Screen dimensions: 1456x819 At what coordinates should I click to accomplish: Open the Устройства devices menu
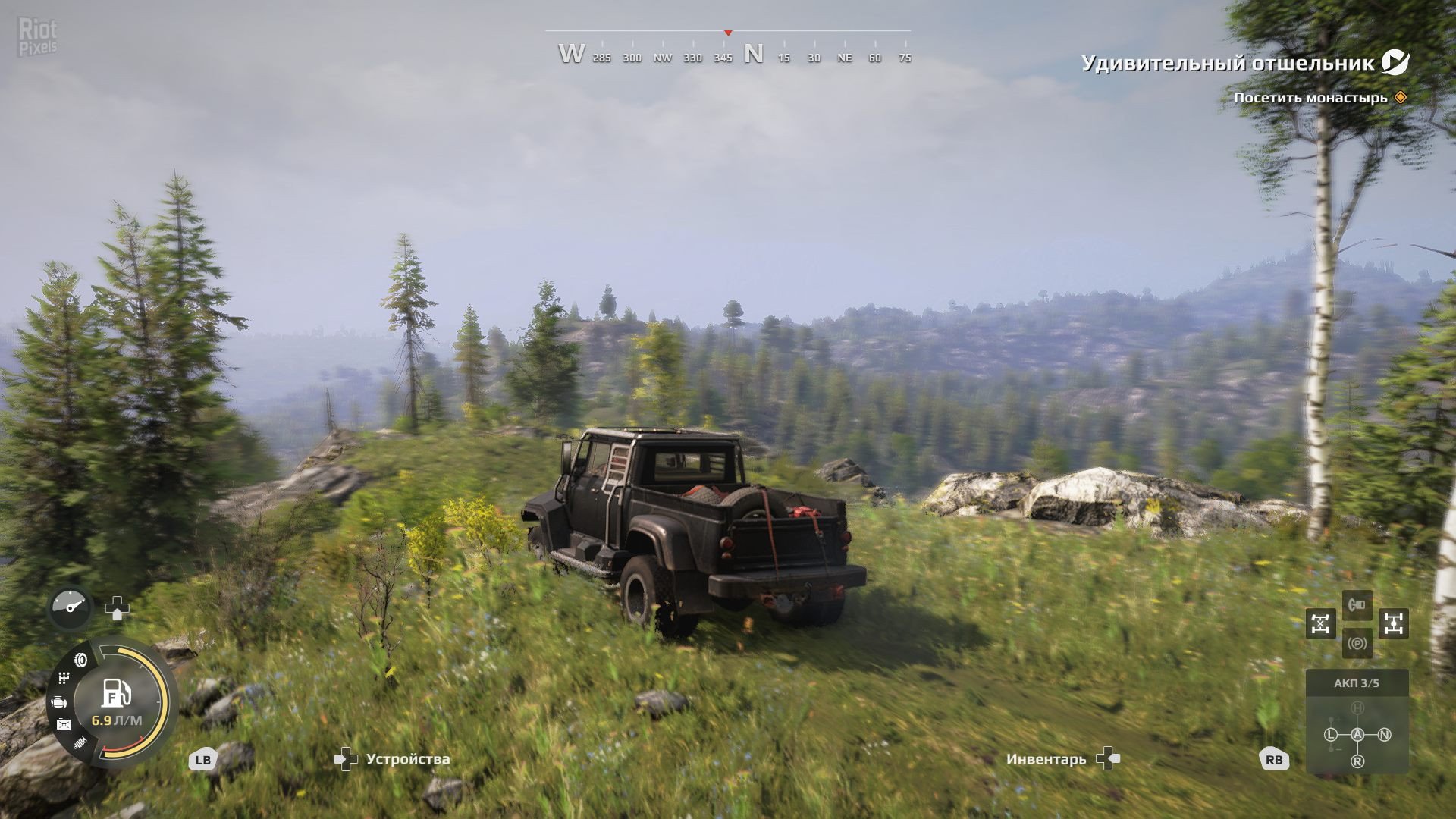(x=393, y=758)
